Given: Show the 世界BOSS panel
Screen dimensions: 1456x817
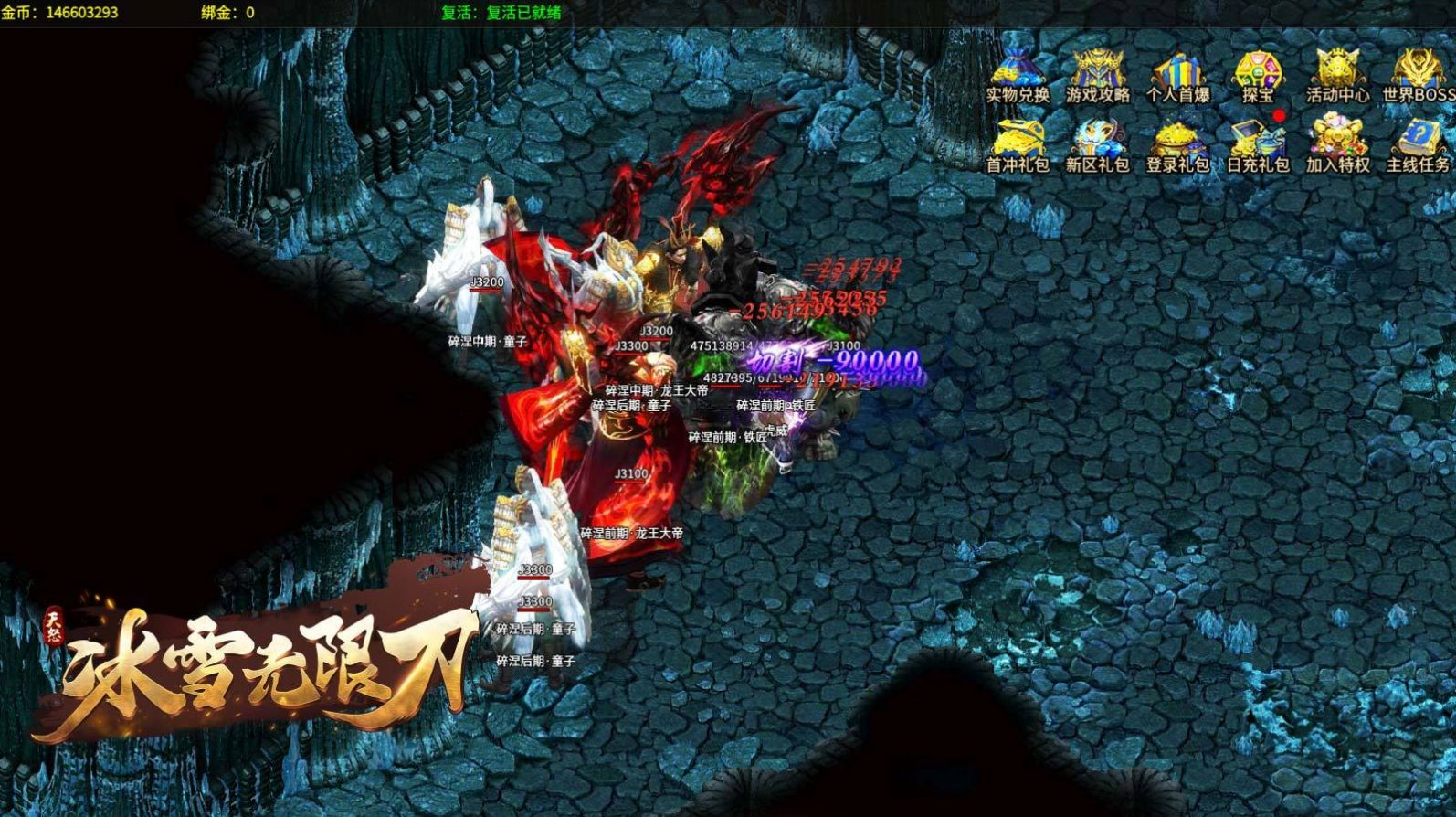Looking at the screenshot, I should pyautogui.click(x=1417, y=73).
